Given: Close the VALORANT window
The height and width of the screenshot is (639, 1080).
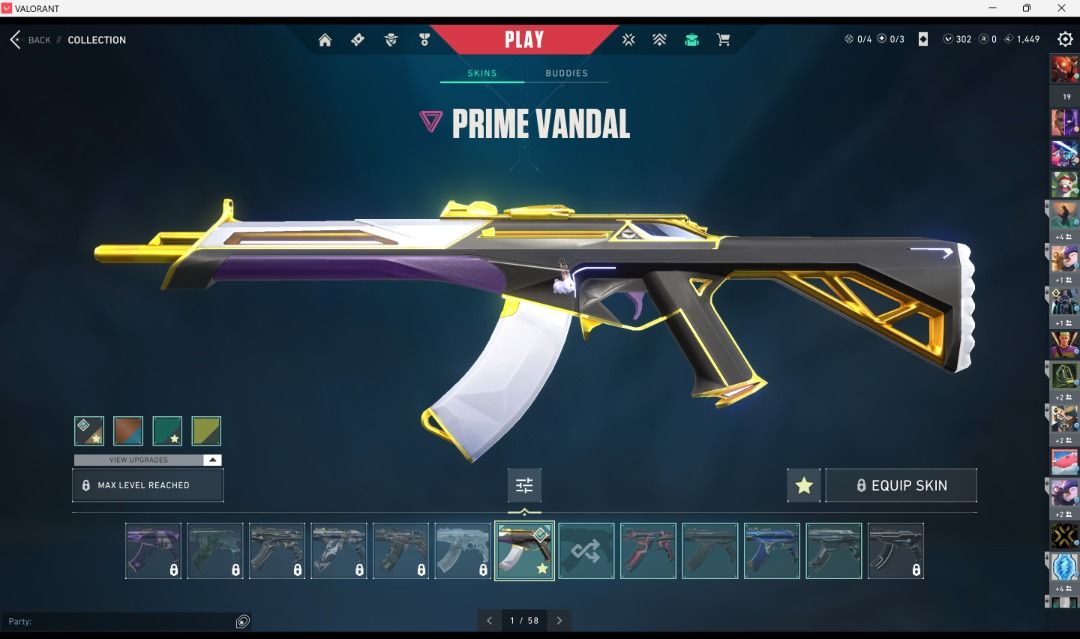Looking at the screenshot, I should (x=1062, y=8).
